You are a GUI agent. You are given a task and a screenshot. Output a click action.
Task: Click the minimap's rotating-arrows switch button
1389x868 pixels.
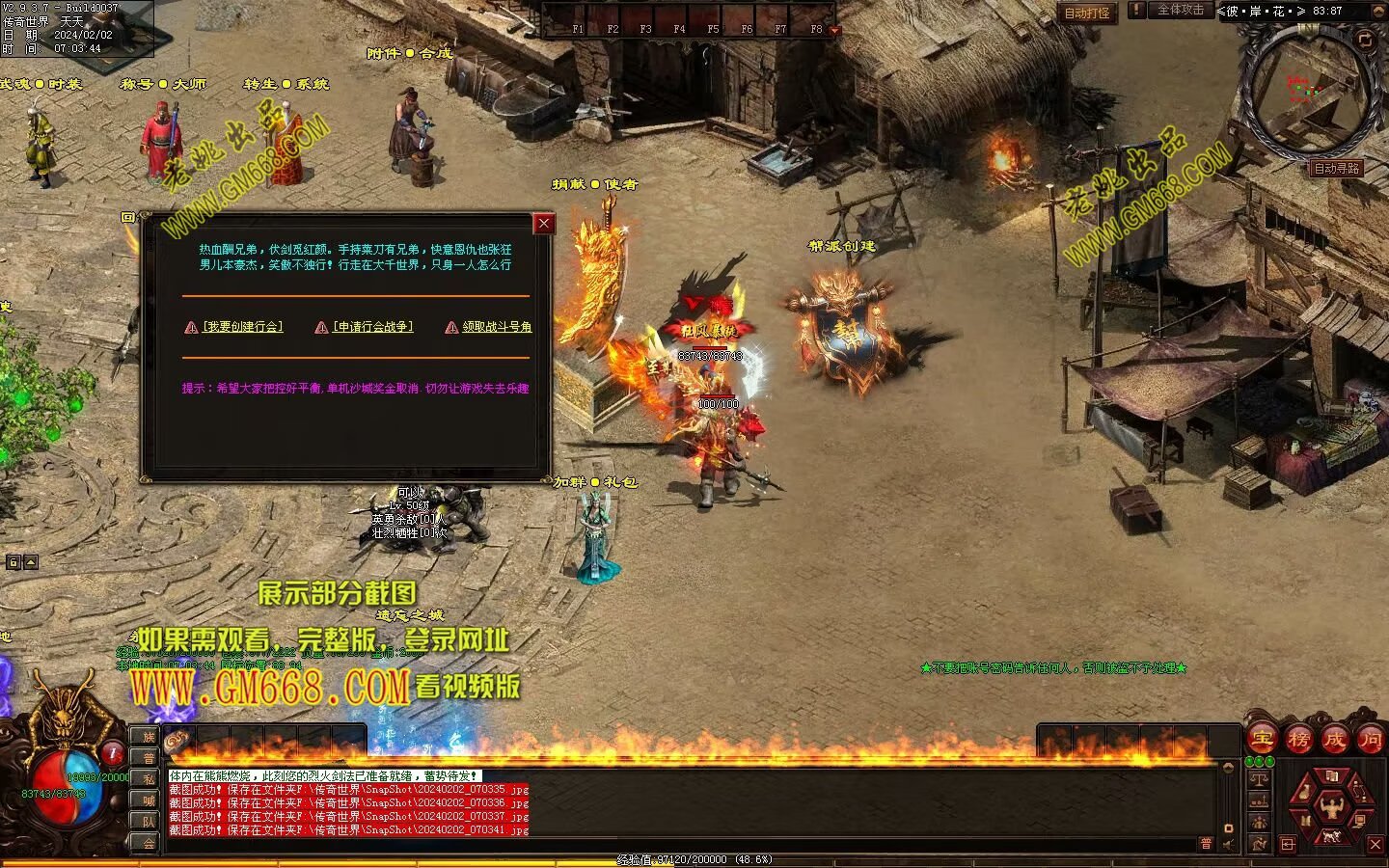pyautogui.click(x=1364, y=40)
